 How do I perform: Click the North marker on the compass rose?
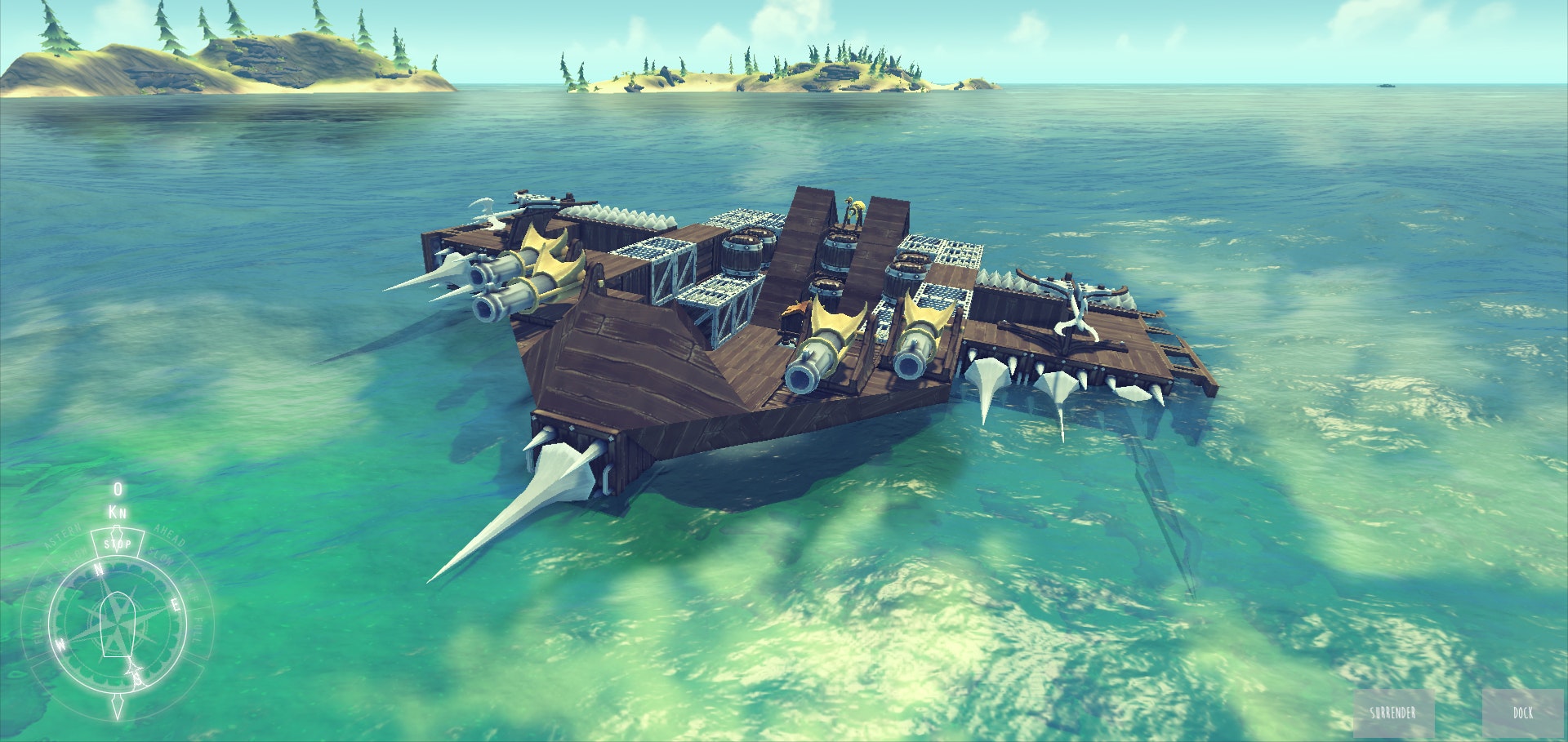tap(98, 569)
